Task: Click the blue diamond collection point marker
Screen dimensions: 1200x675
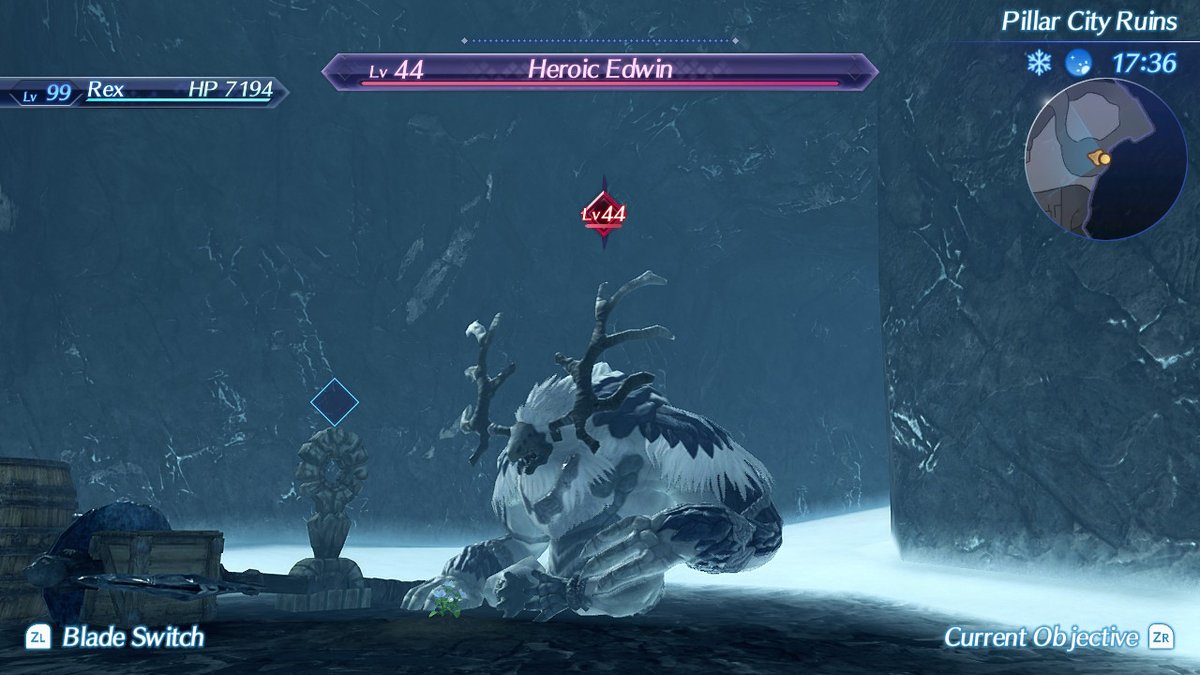Action: [x=334, y=401]
